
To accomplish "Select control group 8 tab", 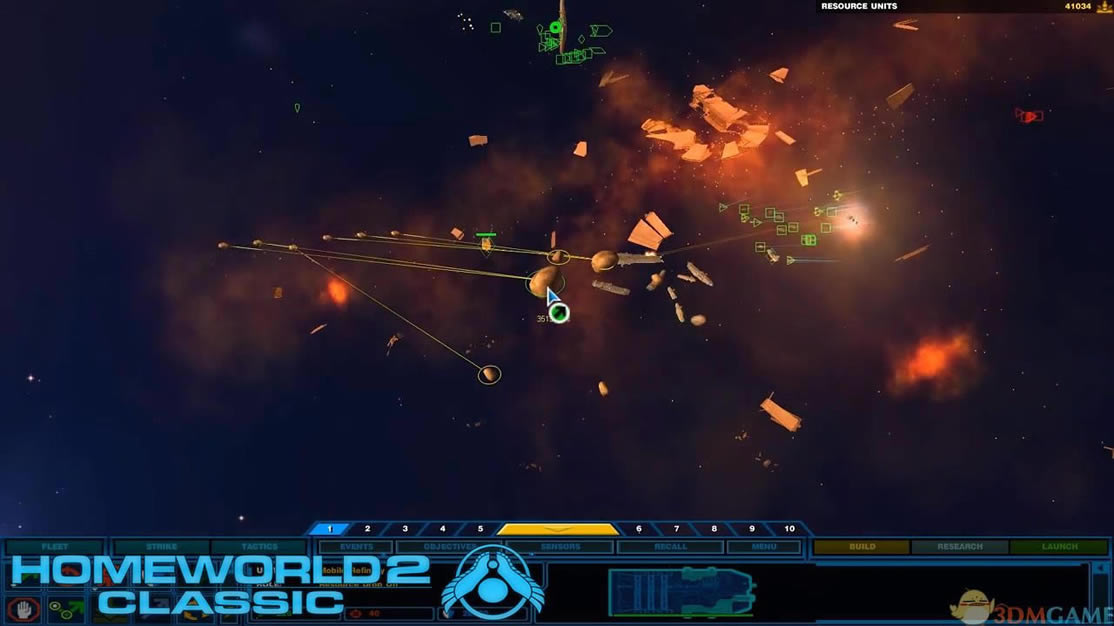I will tap(714, 529).
